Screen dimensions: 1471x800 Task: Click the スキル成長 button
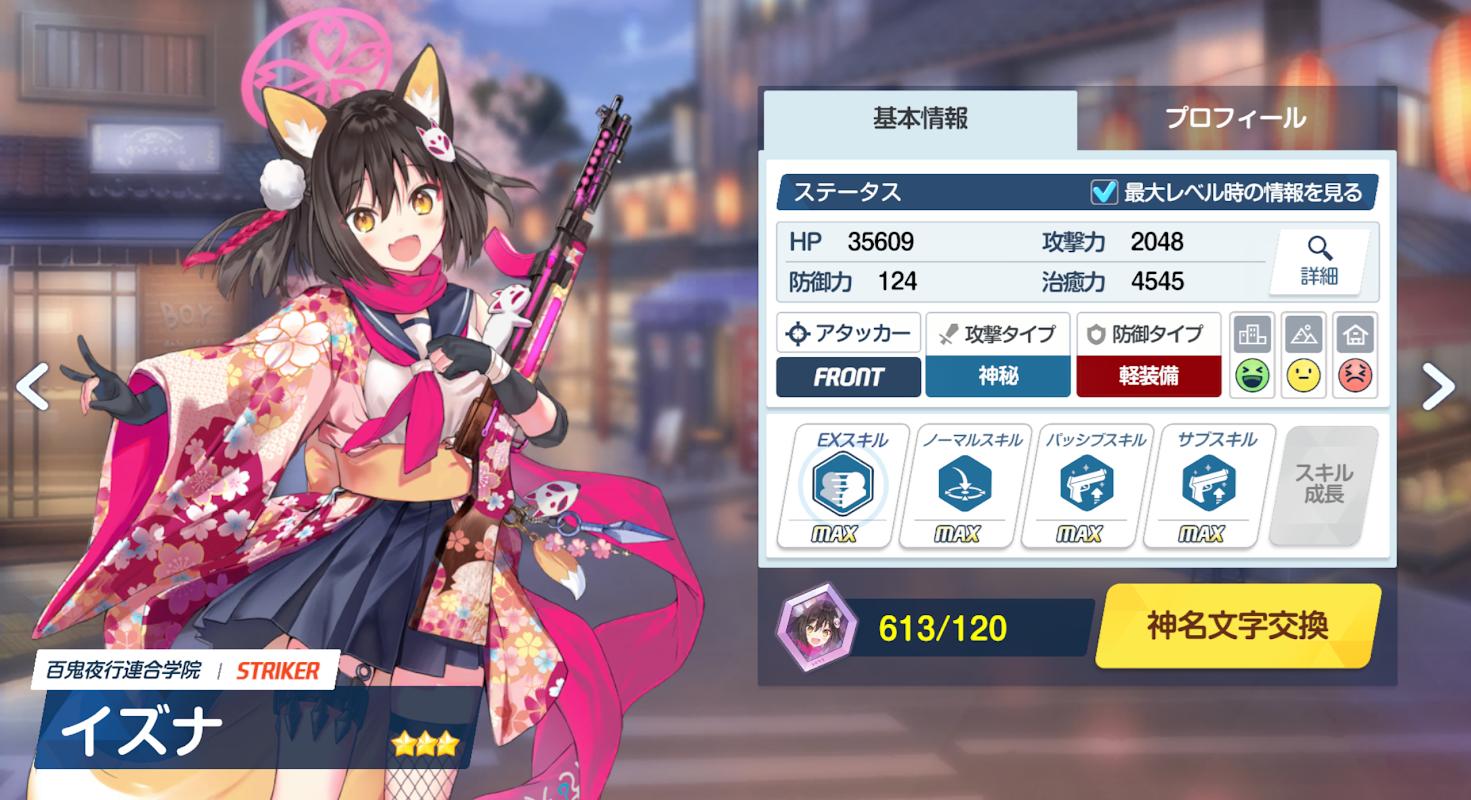(x=1323, y=485)
